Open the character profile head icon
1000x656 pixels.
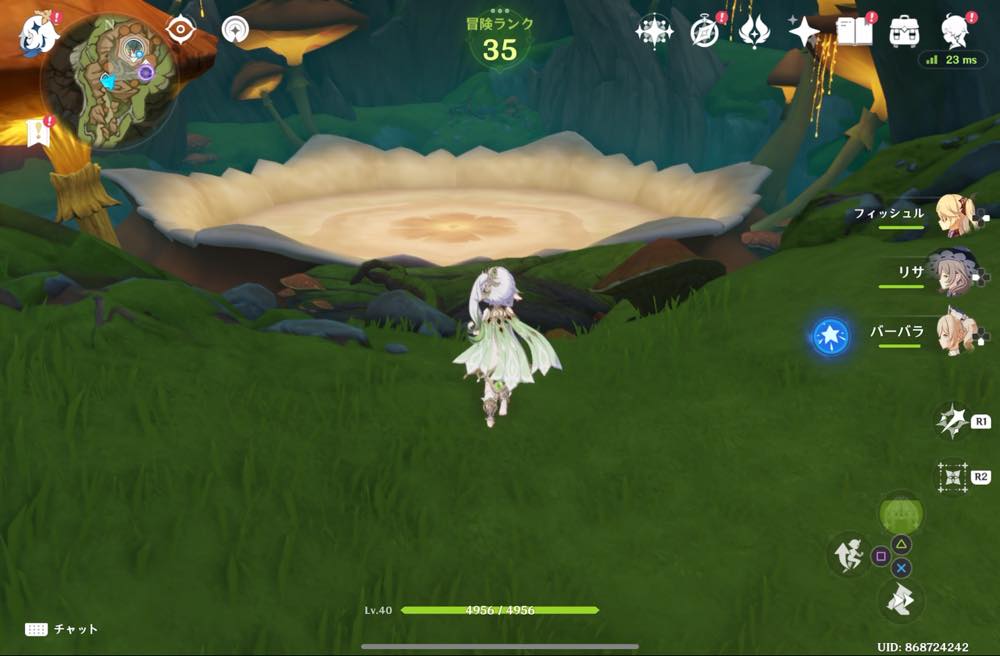(x=957, y=32)
